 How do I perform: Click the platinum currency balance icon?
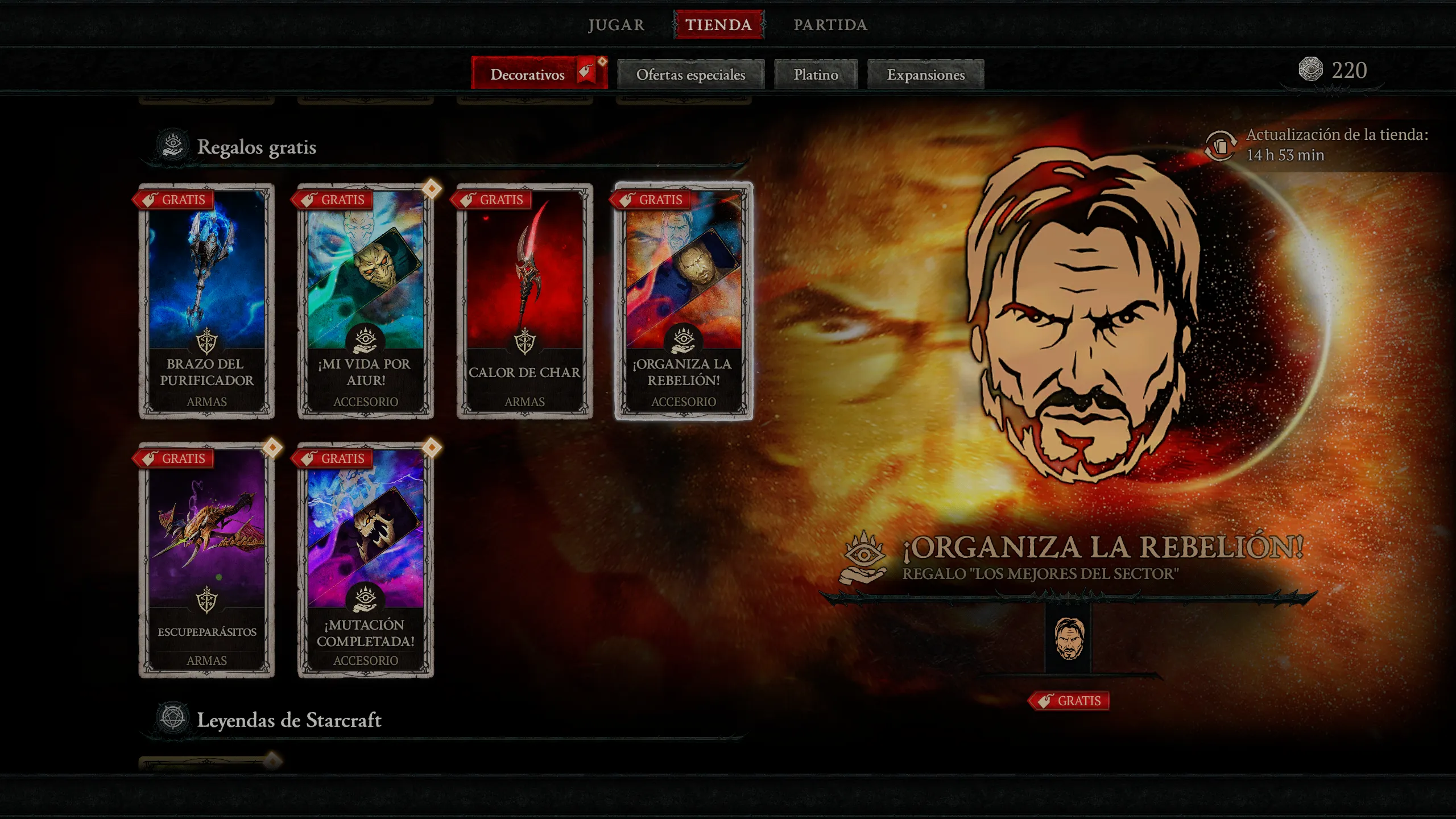pos(1310,69)
